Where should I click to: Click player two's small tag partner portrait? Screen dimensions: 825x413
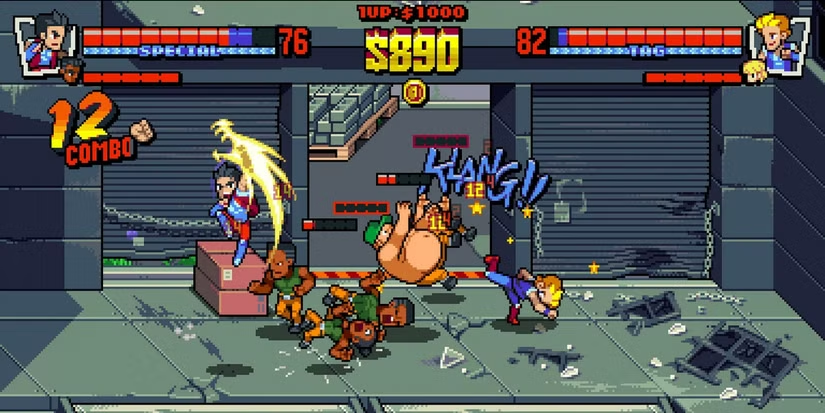point(752,71)
